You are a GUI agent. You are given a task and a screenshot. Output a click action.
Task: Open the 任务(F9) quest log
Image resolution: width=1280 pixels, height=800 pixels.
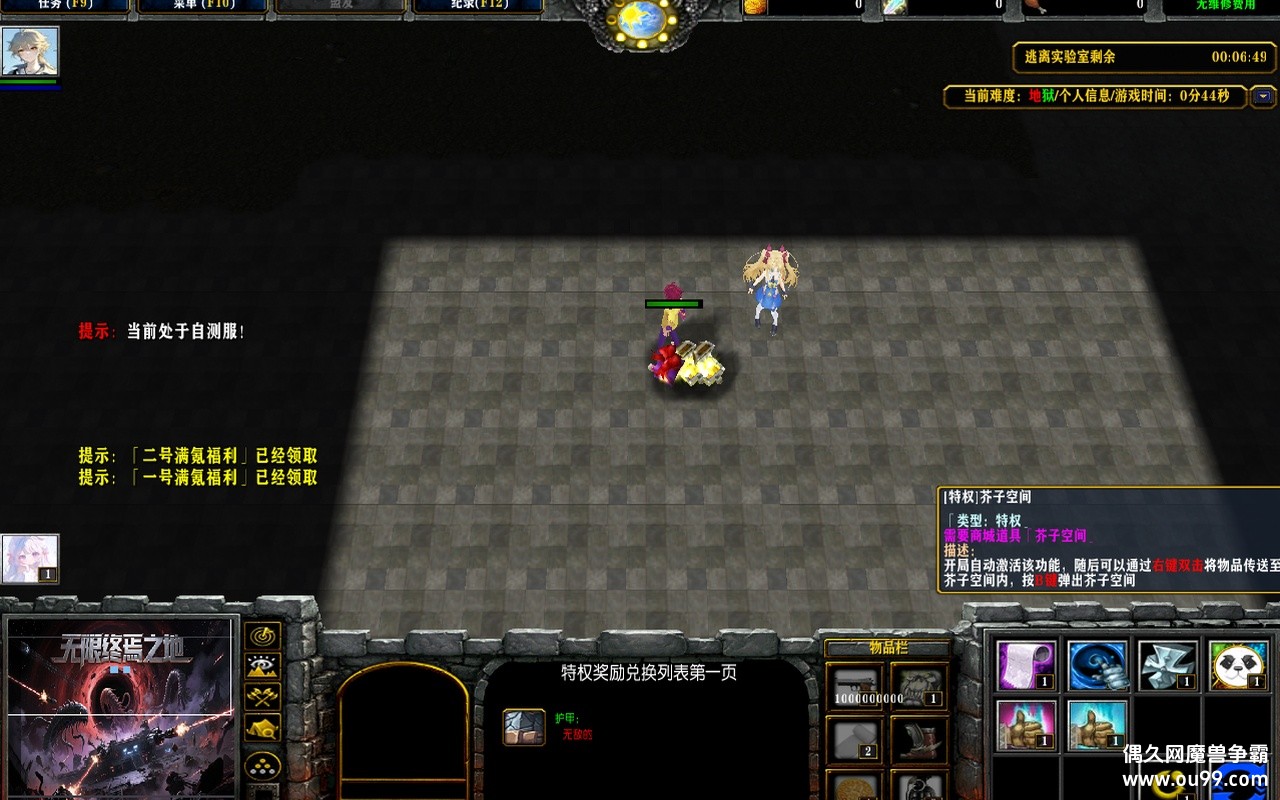[63, 6]
